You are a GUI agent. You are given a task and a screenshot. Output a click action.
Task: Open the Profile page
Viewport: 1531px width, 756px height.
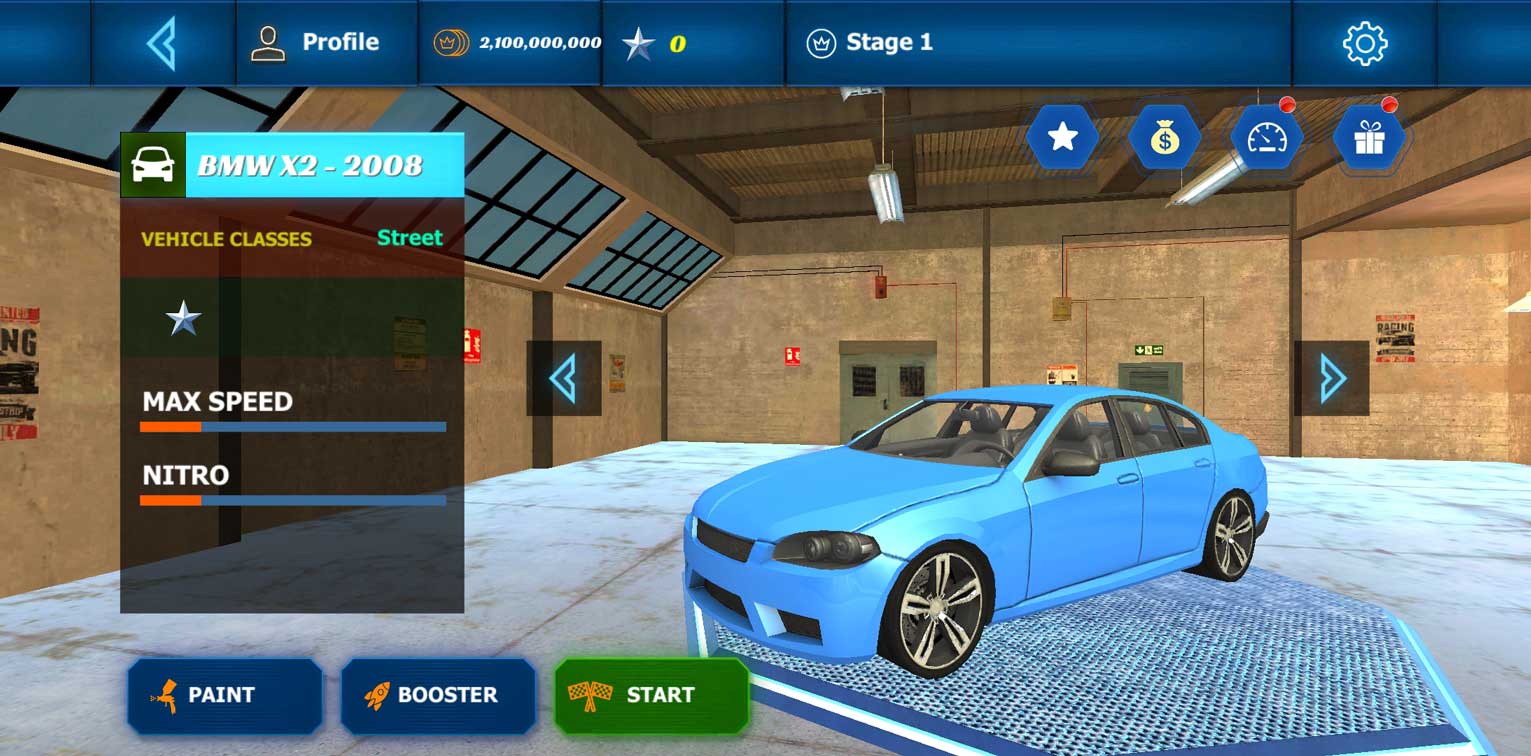pos(315,43)
